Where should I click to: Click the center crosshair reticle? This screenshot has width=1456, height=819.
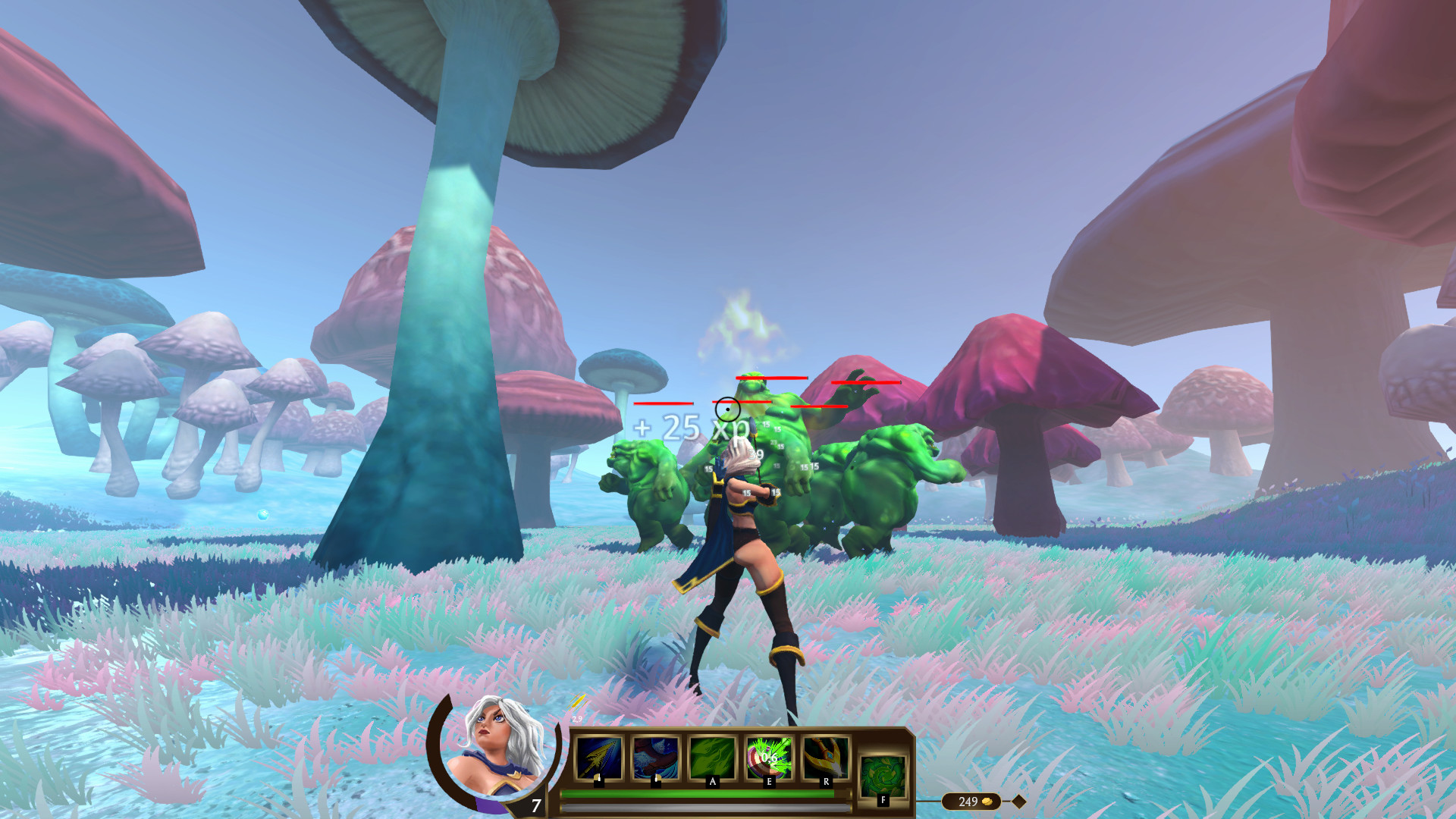pos(728,409)
